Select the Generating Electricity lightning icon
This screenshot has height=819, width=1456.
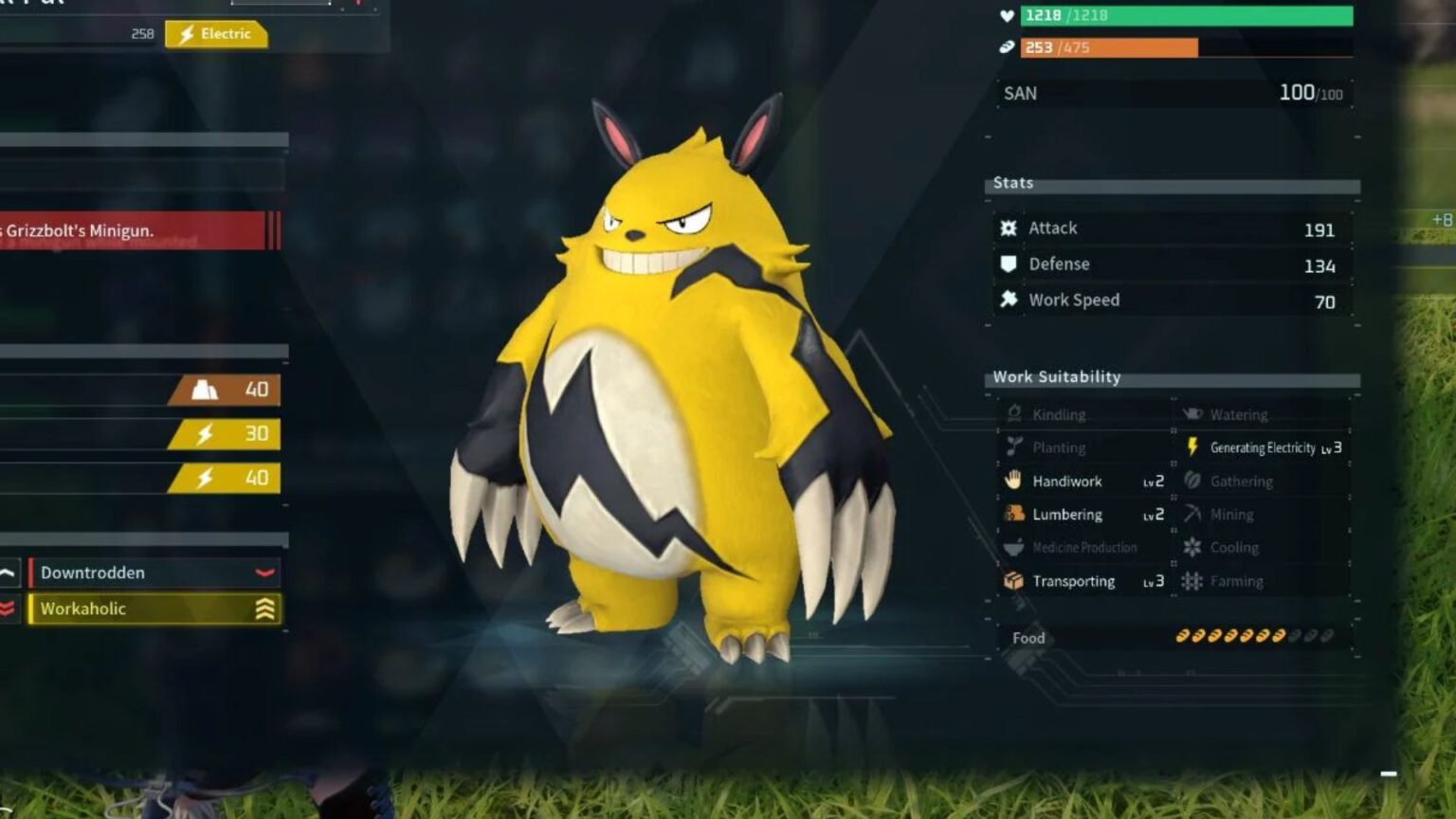pos(1192,447)
